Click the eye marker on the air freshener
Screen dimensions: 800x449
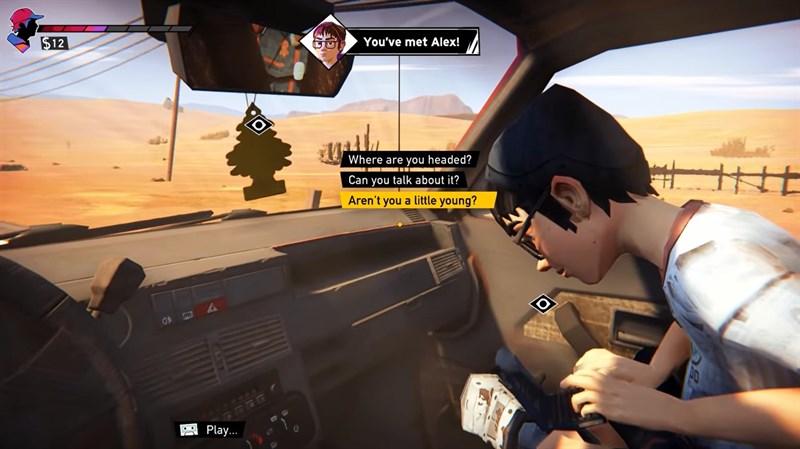coord(260,124)
